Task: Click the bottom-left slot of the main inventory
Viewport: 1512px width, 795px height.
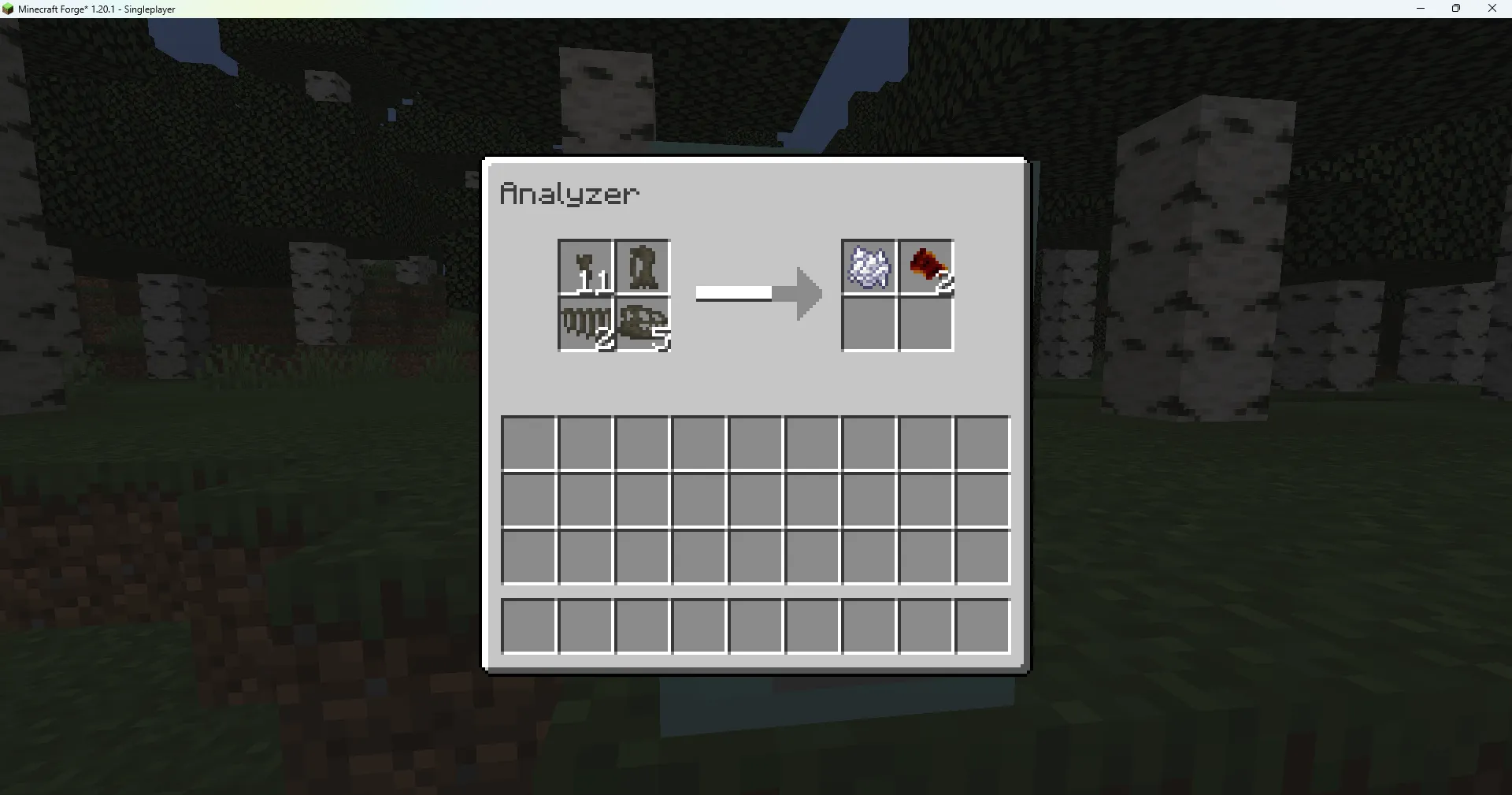Action: (x=528, y=556)
